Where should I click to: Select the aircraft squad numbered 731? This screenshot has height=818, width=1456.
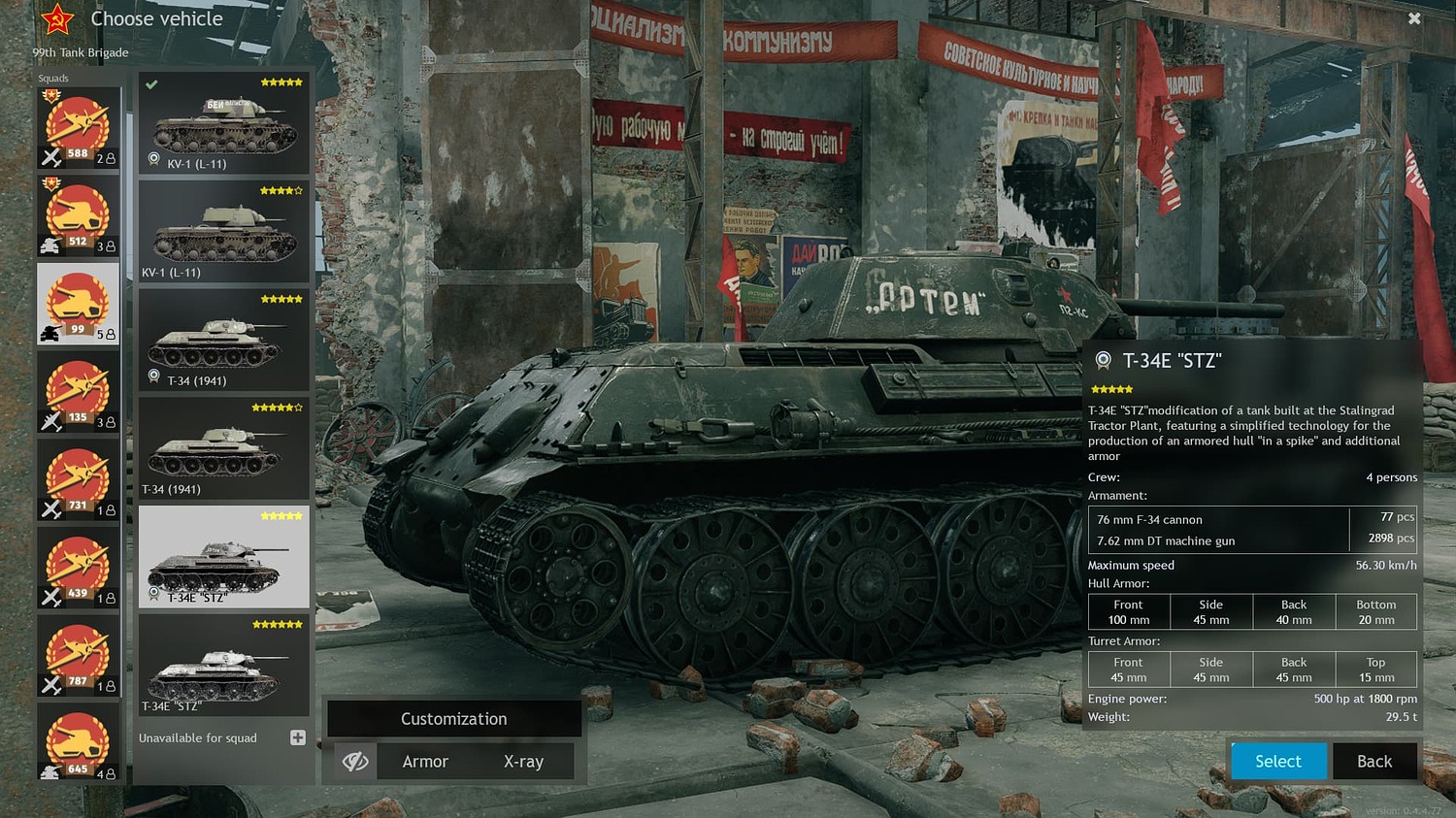pos(78,480)
